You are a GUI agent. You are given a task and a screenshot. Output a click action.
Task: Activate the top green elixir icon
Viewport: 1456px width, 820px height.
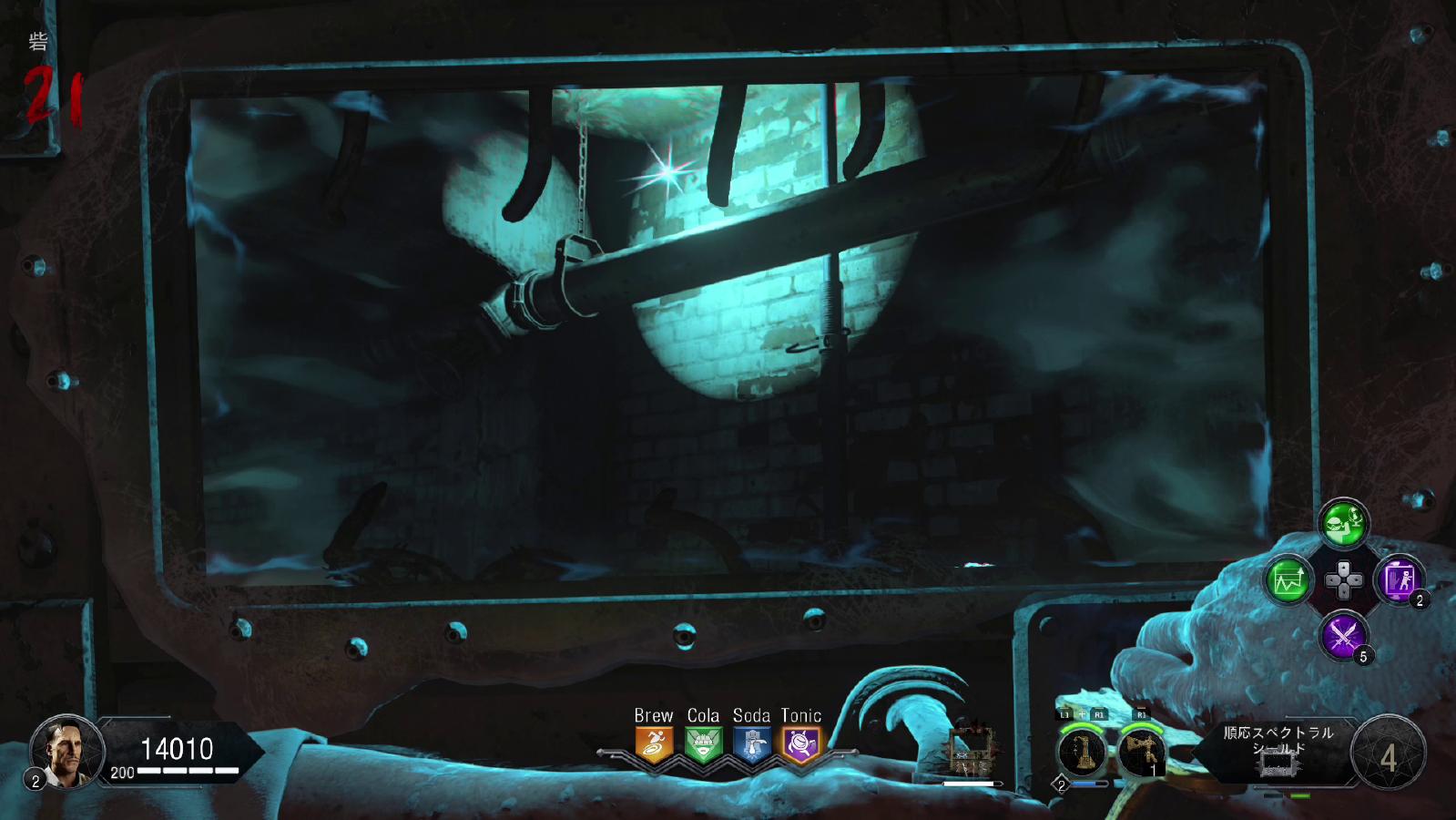pos(1343,523)
